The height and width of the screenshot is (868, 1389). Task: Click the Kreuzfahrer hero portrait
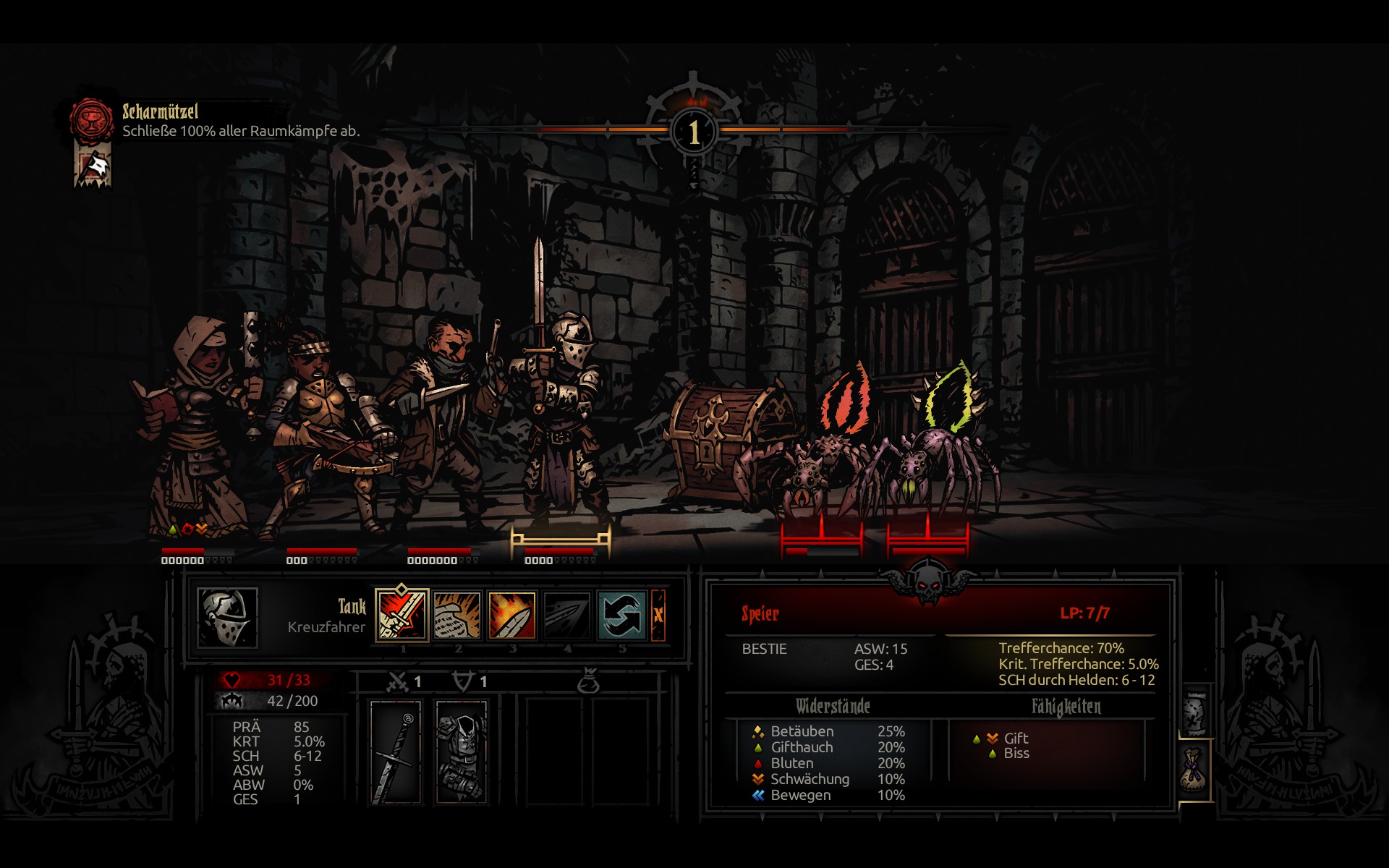click(x=228, y=617)
